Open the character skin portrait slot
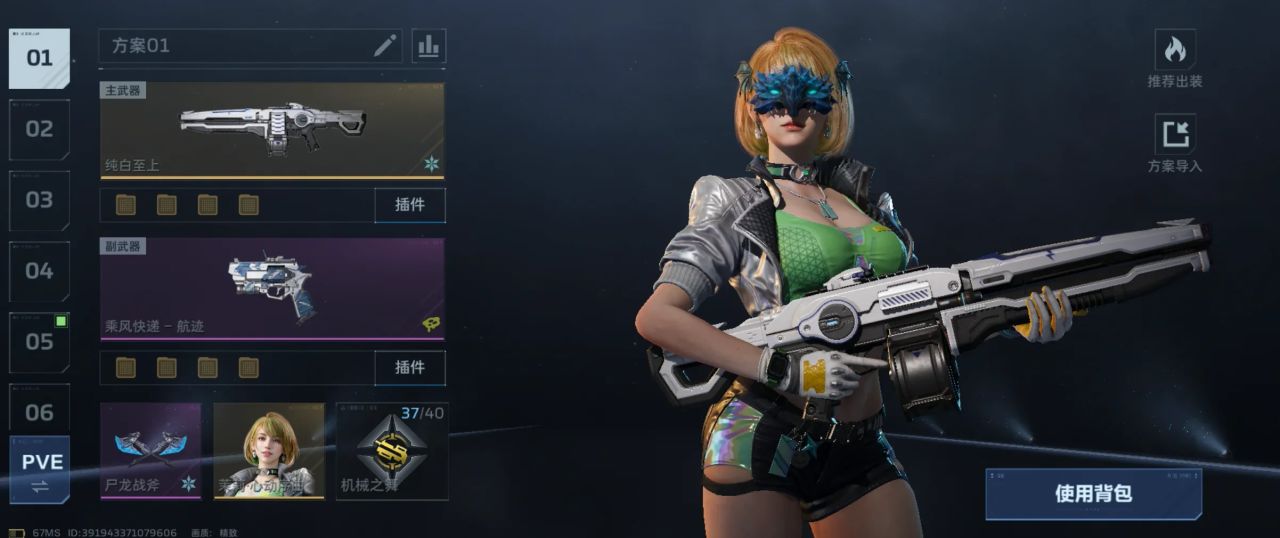This screenshot has height=538, width=1280. 269,451
